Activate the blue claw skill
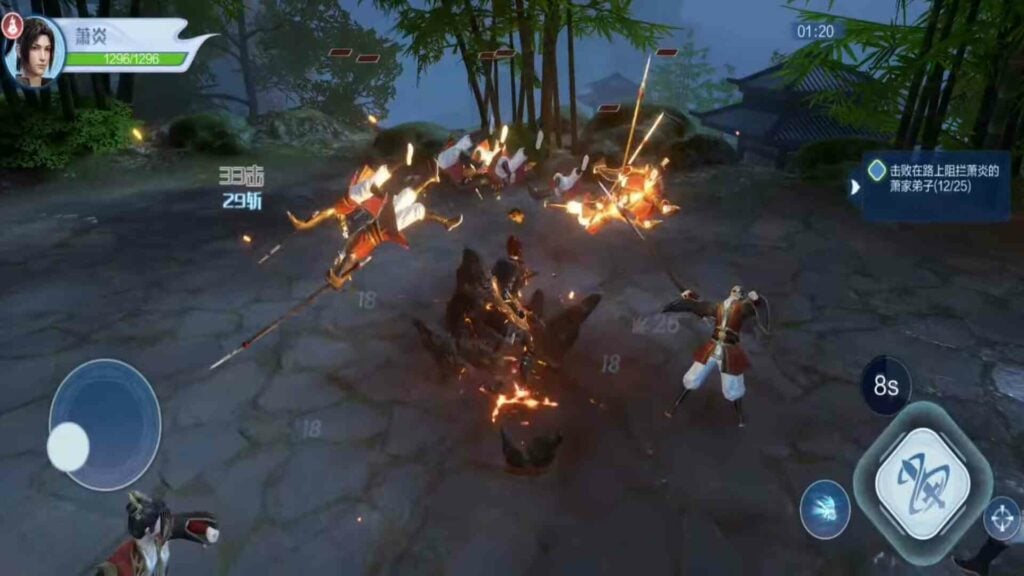Viewport: 1024px width, 576px height. [x=825, y=509]
